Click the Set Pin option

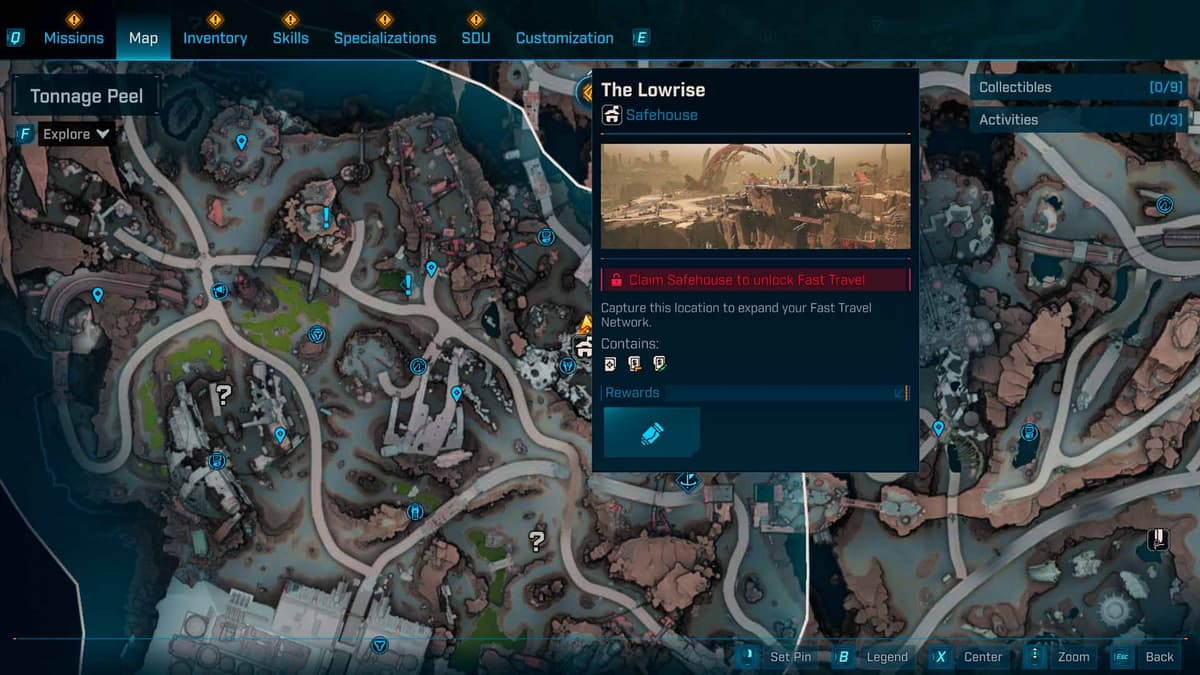coord(789,657)
